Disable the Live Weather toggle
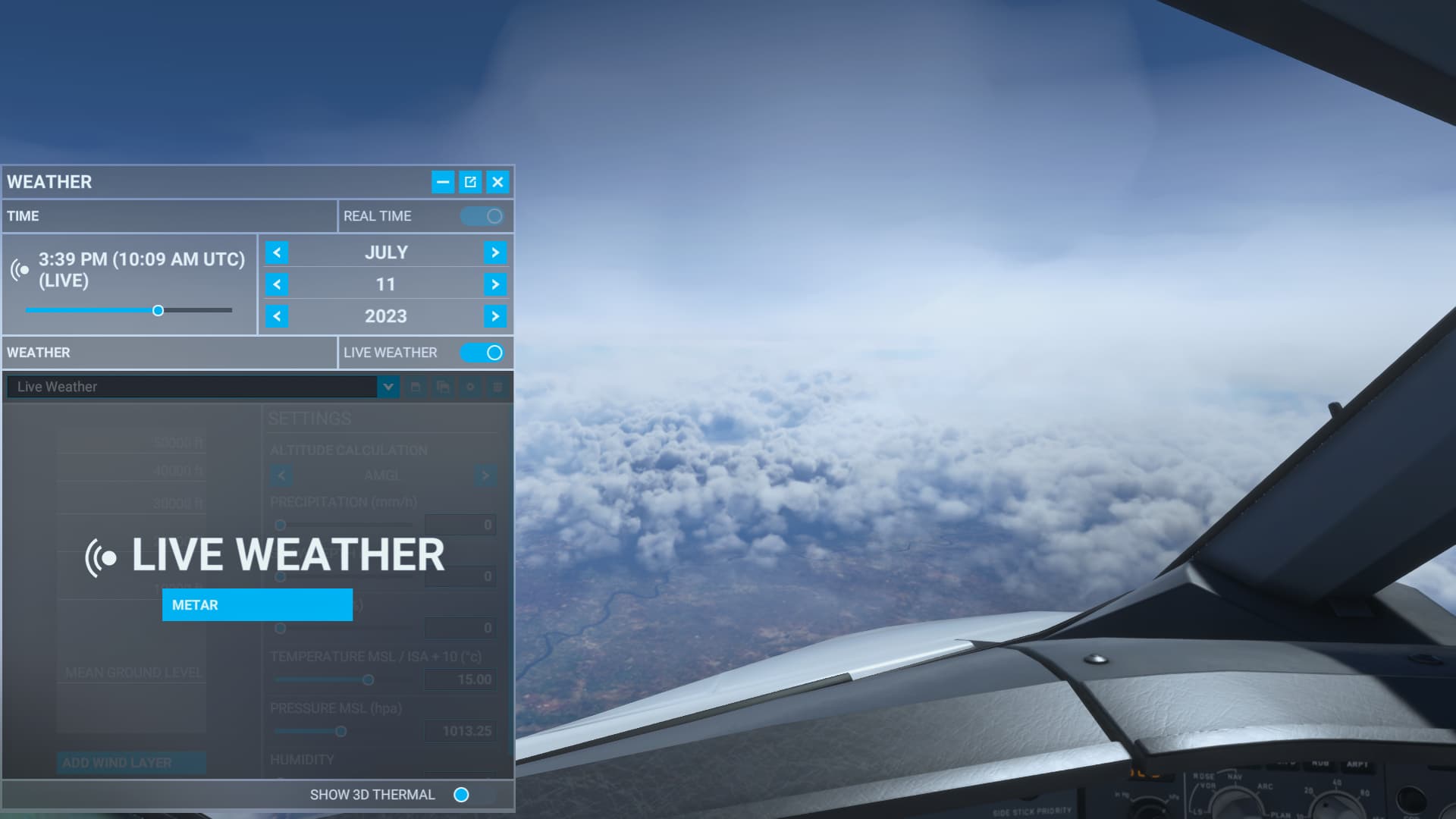1456x819 pixels. [x=484, y=353]
